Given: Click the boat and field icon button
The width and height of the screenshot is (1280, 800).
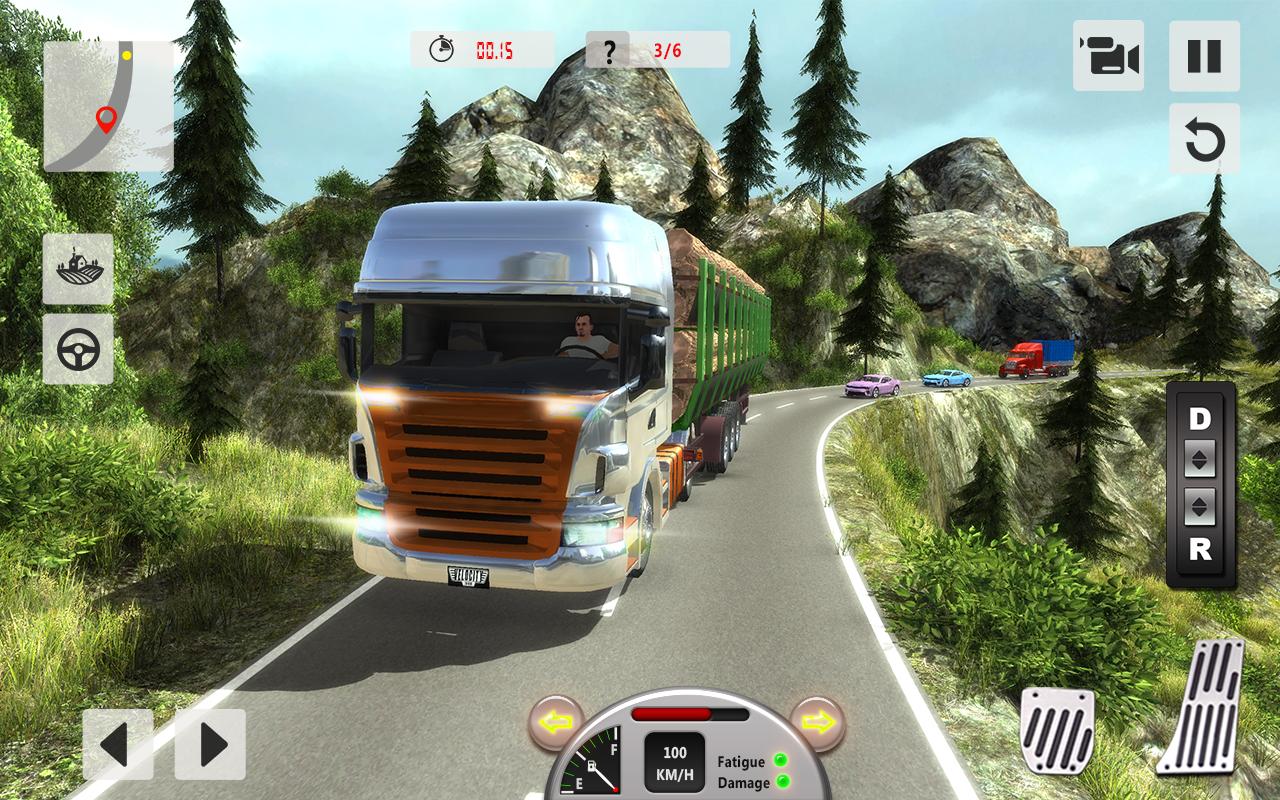Looking at the screenshot, I should [x=78, y=269].
